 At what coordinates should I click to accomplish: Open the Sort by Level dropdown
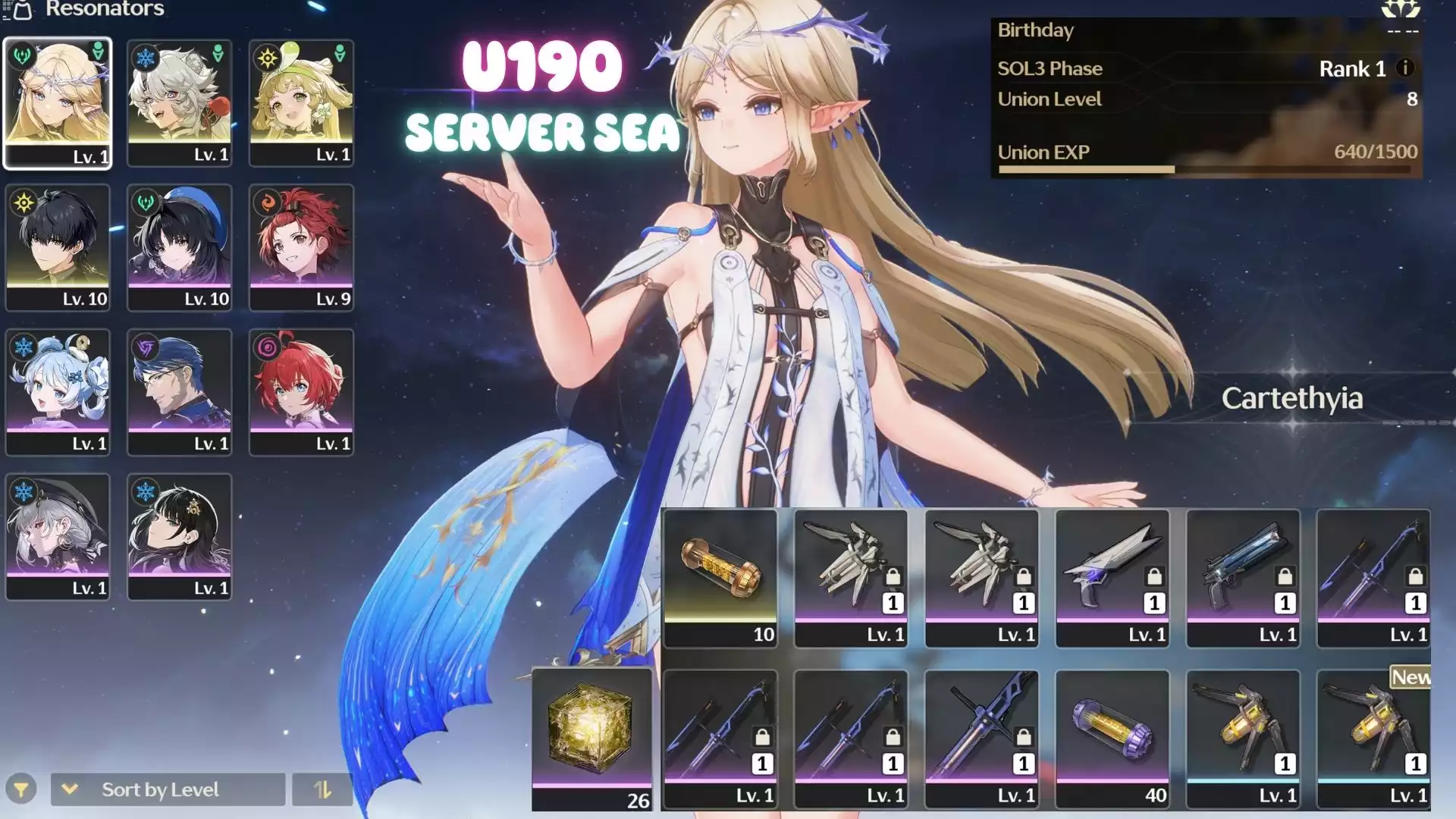(x=168, y=789)
